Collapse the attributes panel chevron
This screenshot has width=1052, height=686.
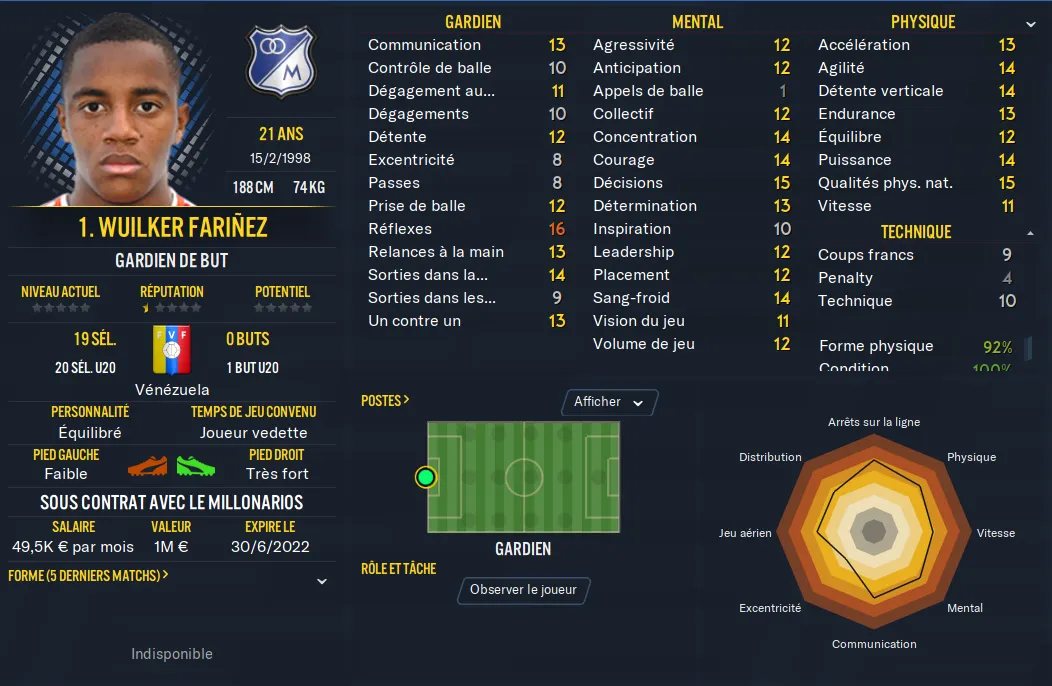click(x=1031, y=23)
